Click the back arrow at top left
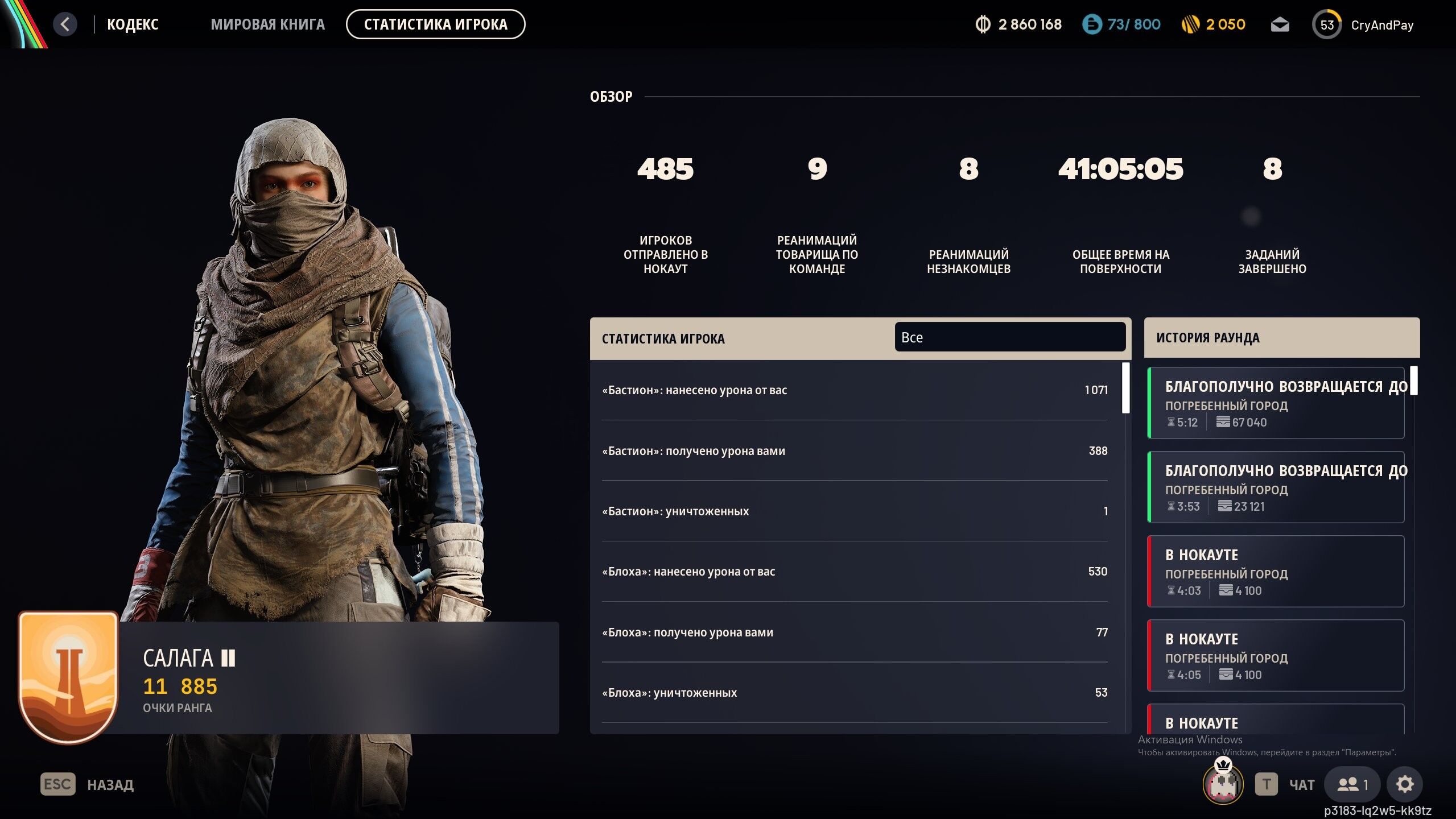The height and width of the screenshot is (819, 1456). pos(65,24)
